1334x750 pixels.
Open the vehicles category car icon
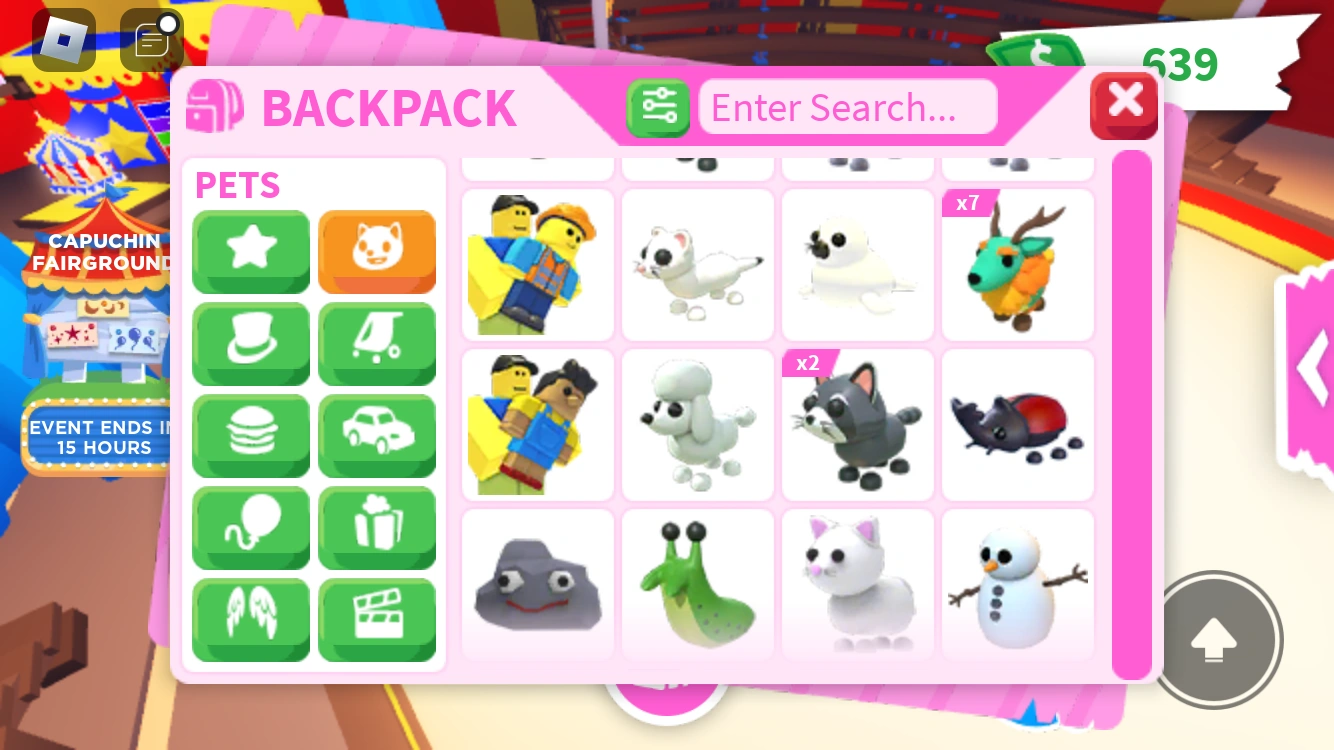click(x=376, y=436)
